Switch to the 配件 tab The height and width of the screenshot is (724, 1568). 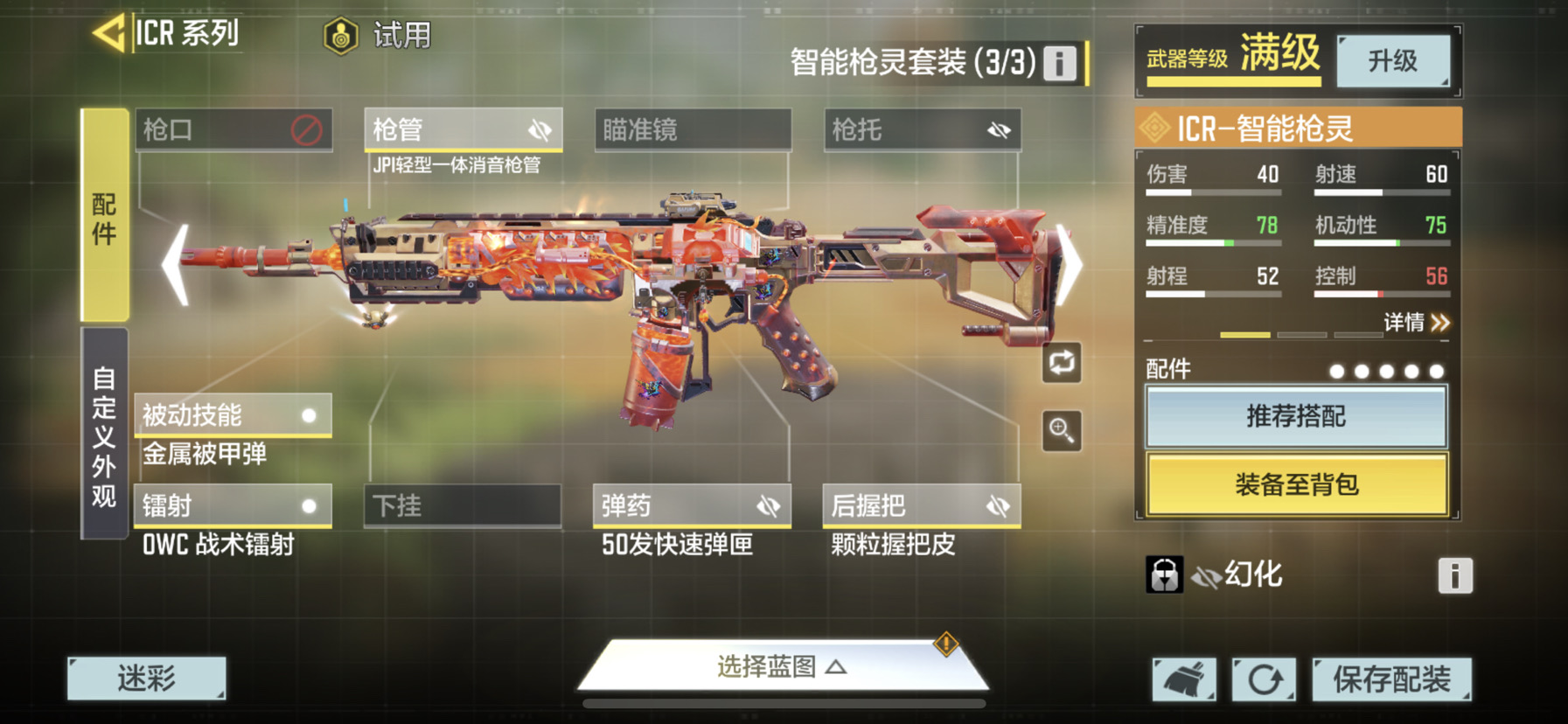click(x=105, y=217)
